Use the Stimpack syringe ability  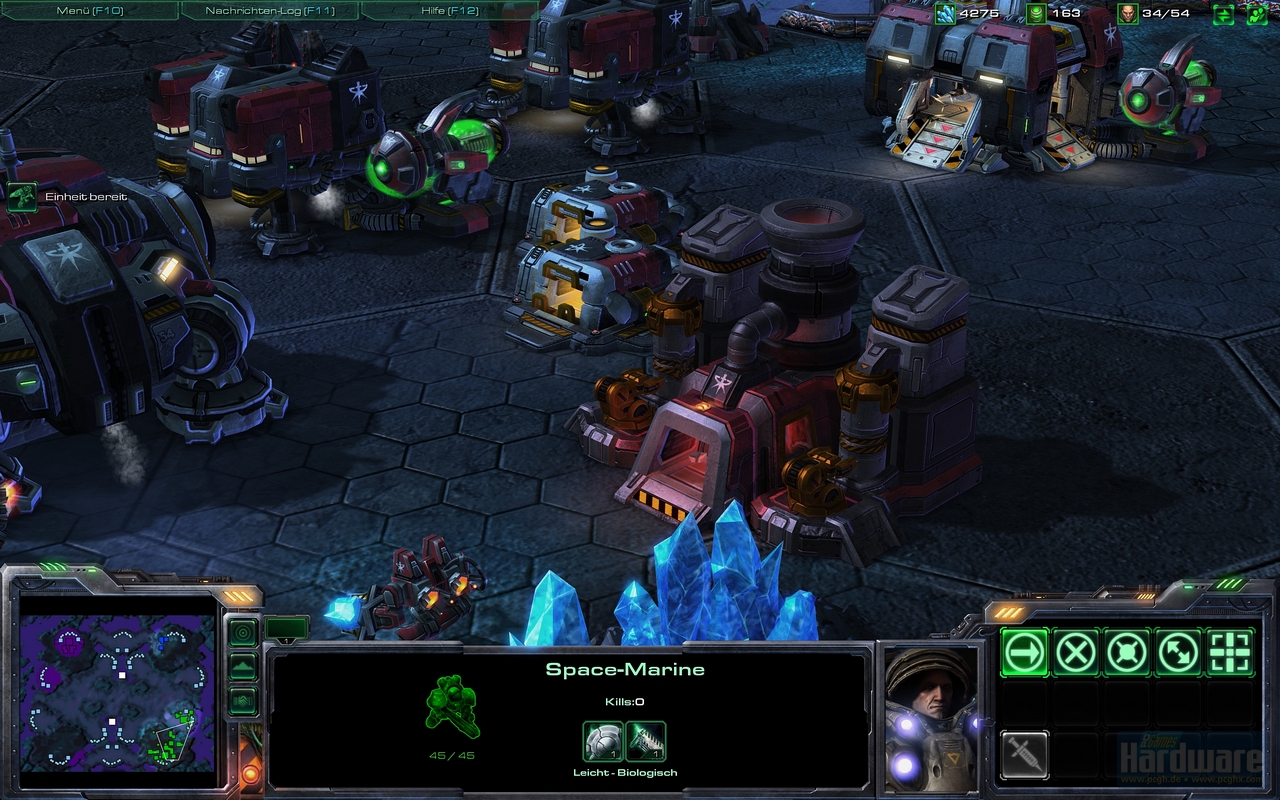[x=1025, y=754]
